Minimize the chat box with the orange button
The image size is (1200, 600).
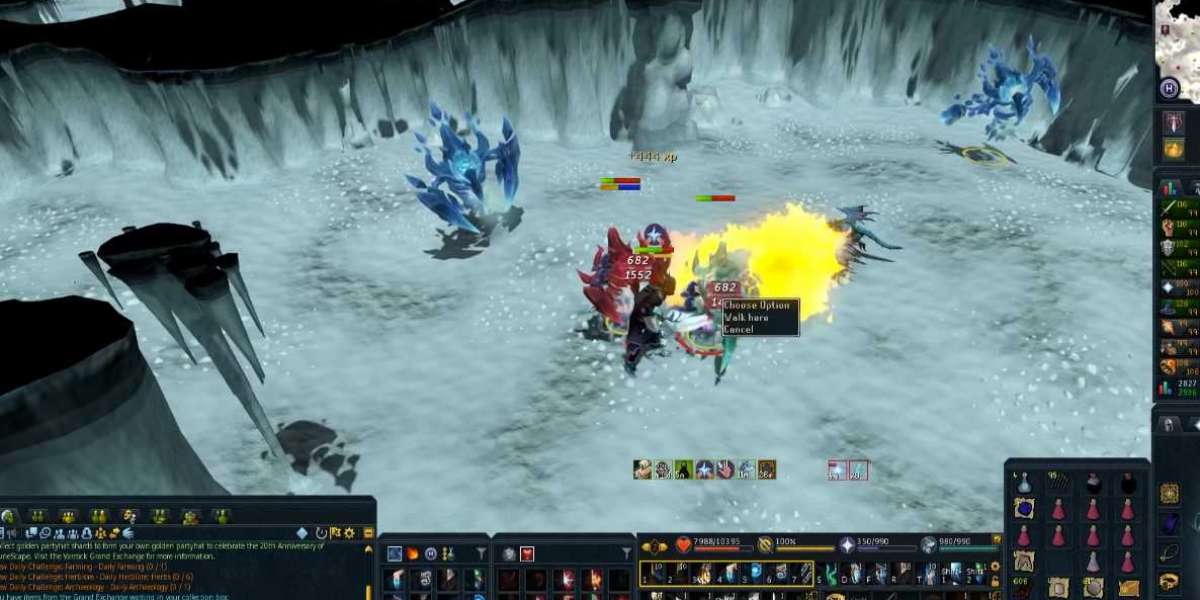pyautogui.click(x=368, y=533)
